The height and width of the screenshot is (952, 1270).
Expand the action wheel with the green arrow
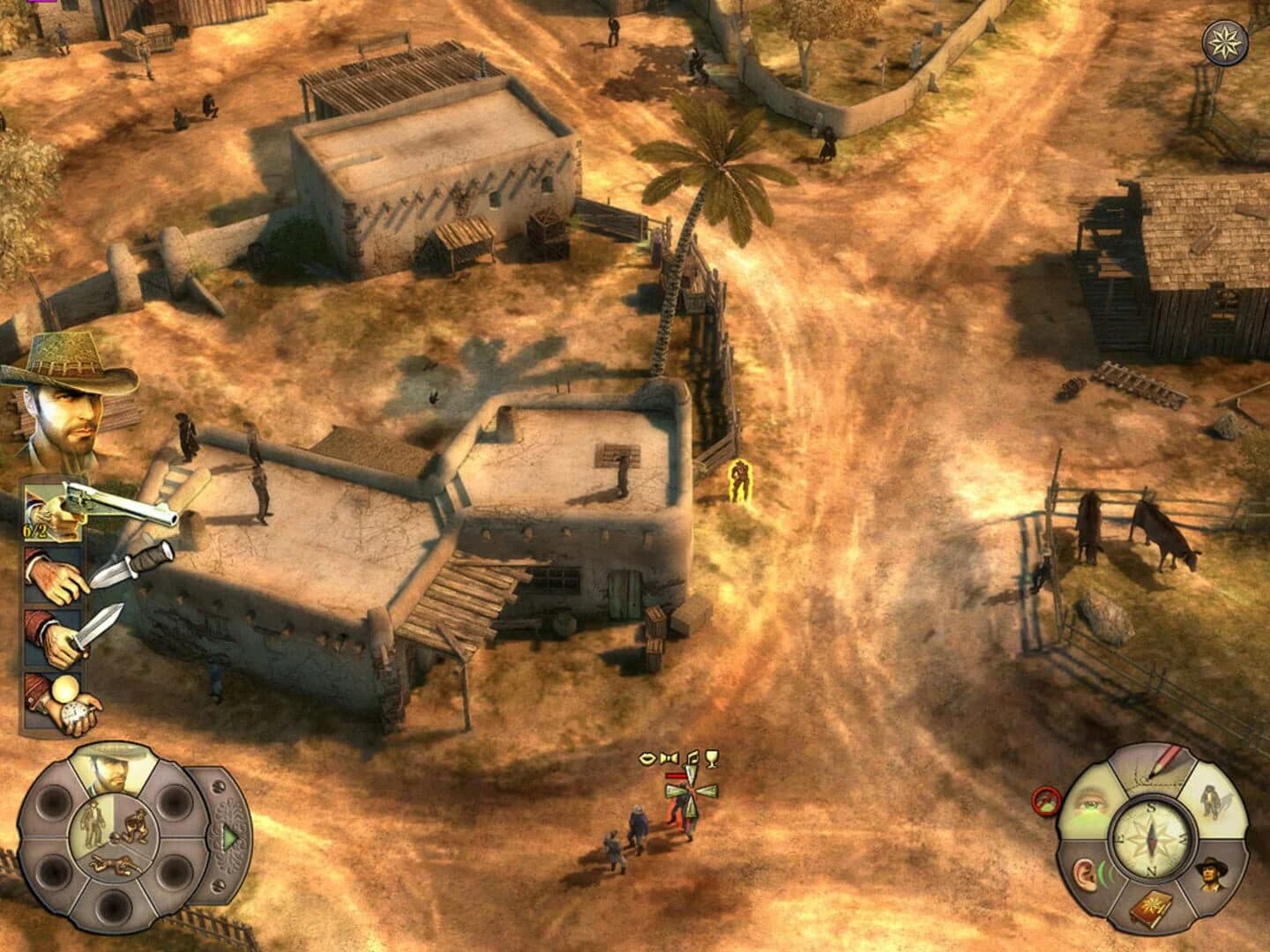tap(229, 837)
